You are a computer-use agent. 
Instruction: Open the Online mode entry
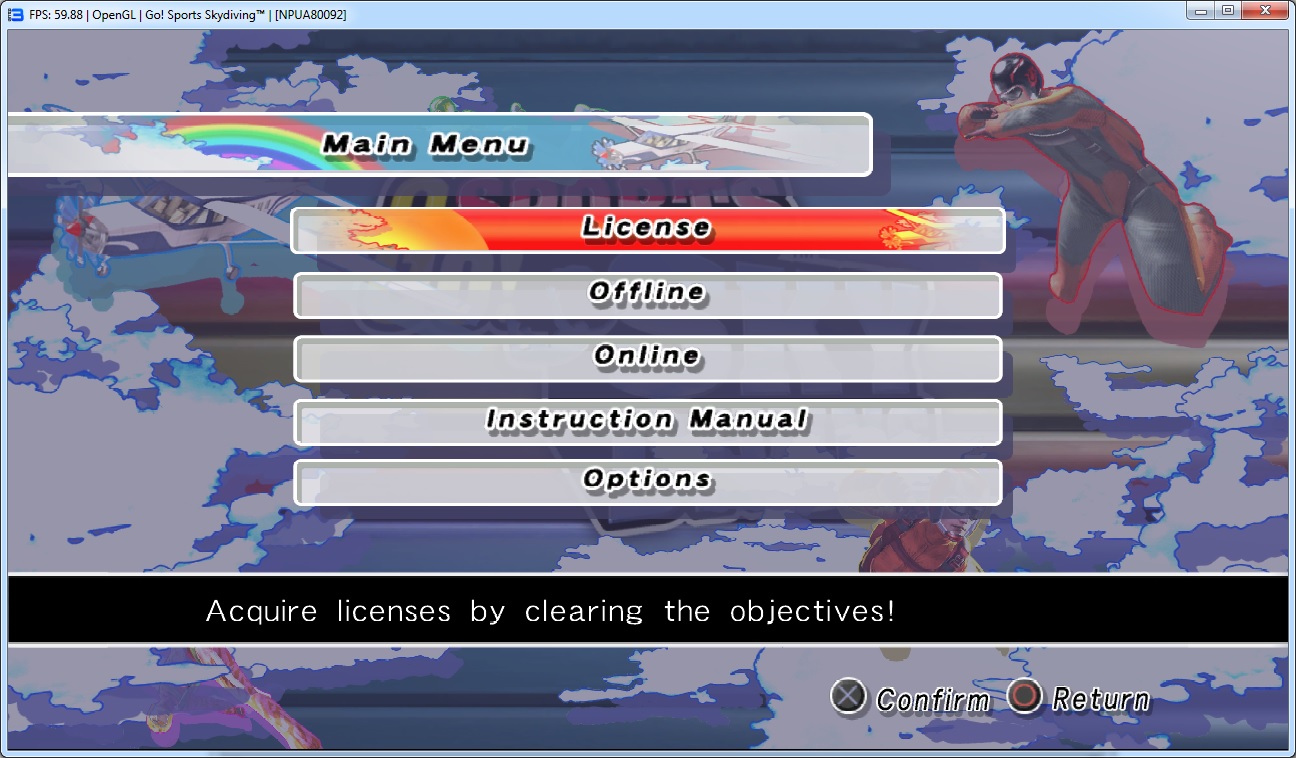click(647, 358)
